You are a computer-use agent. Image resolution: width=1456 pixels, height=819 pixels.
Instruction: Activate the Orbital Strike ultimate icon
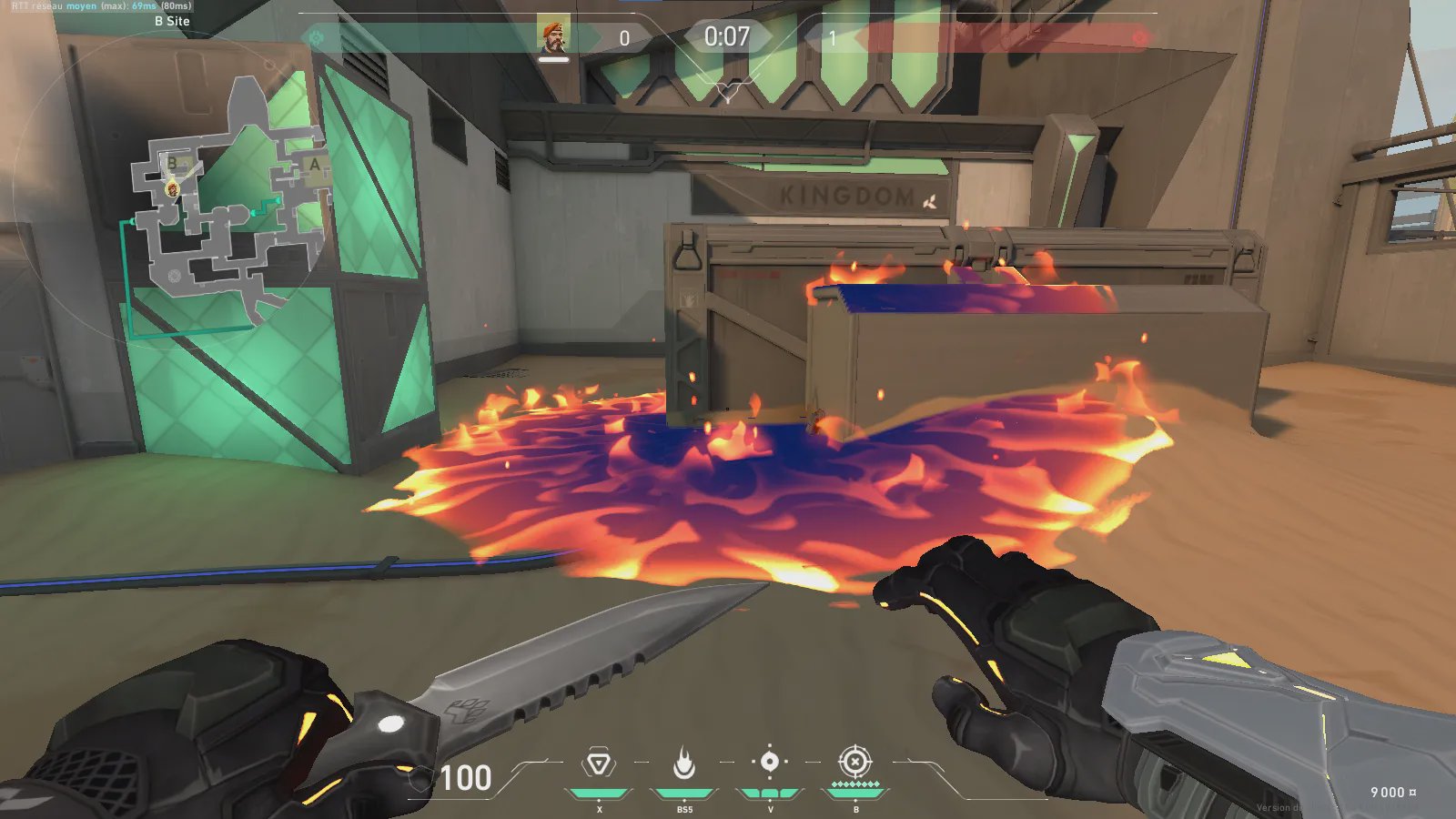(854, 762)
